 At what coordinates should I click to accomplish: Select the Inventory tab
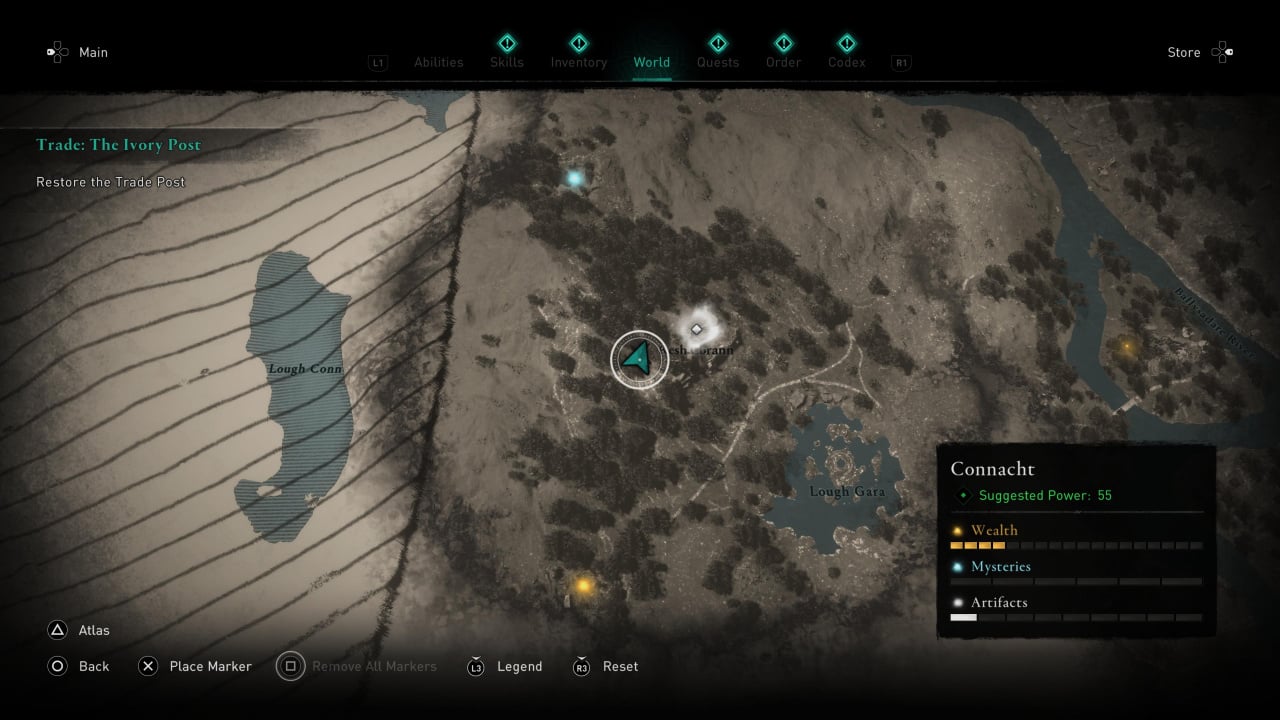click(x=579, y=62)
